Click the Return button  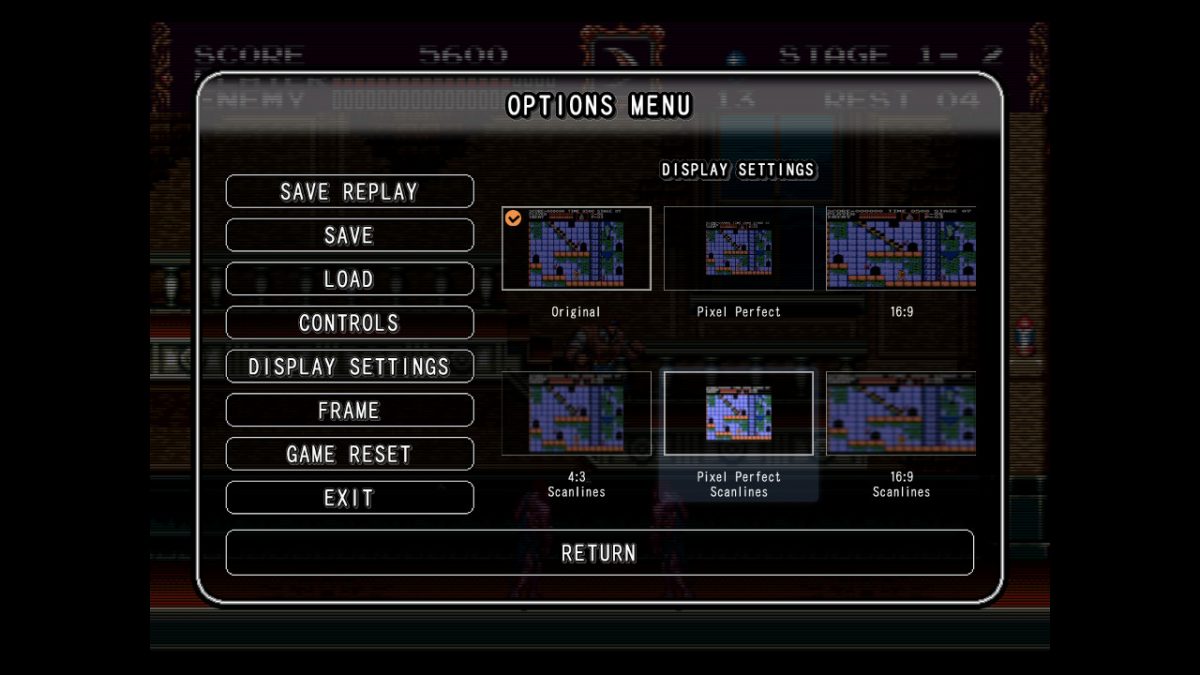(599, 553)
